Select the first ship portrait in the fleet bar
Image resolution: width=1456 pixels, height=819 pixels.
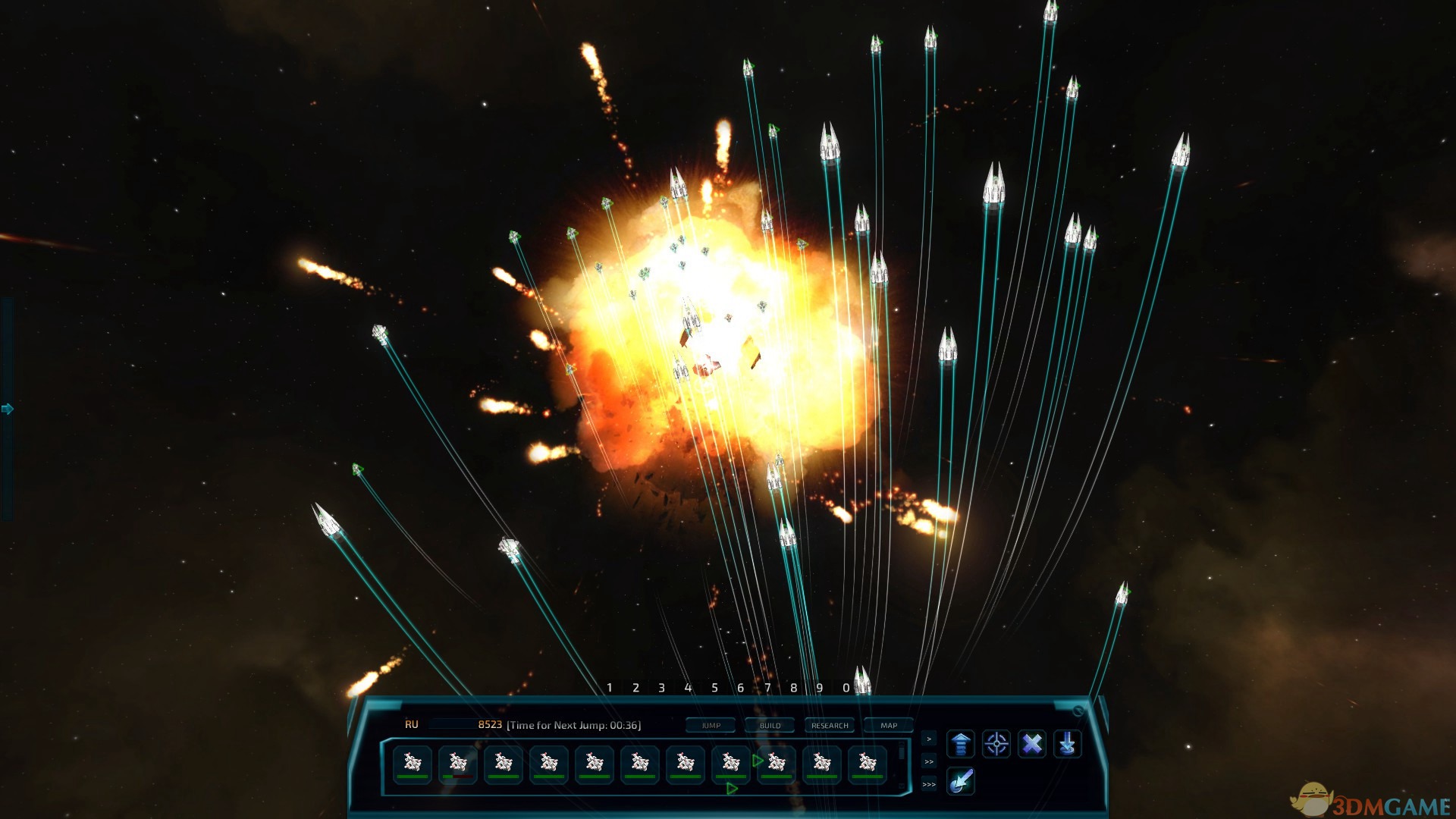(x=413, y=762)
